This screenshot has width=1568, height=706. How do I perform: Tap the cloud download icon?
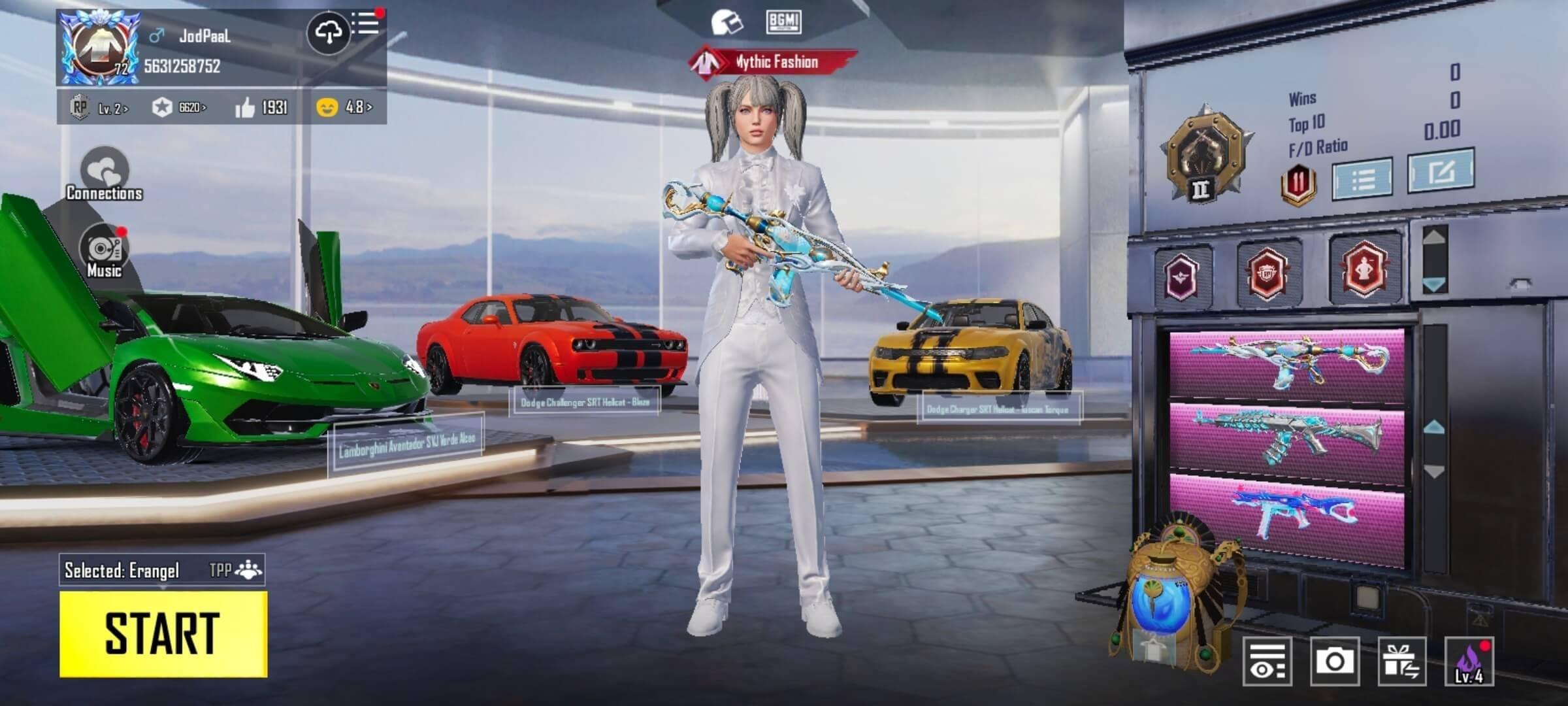[x=329, y=31]
